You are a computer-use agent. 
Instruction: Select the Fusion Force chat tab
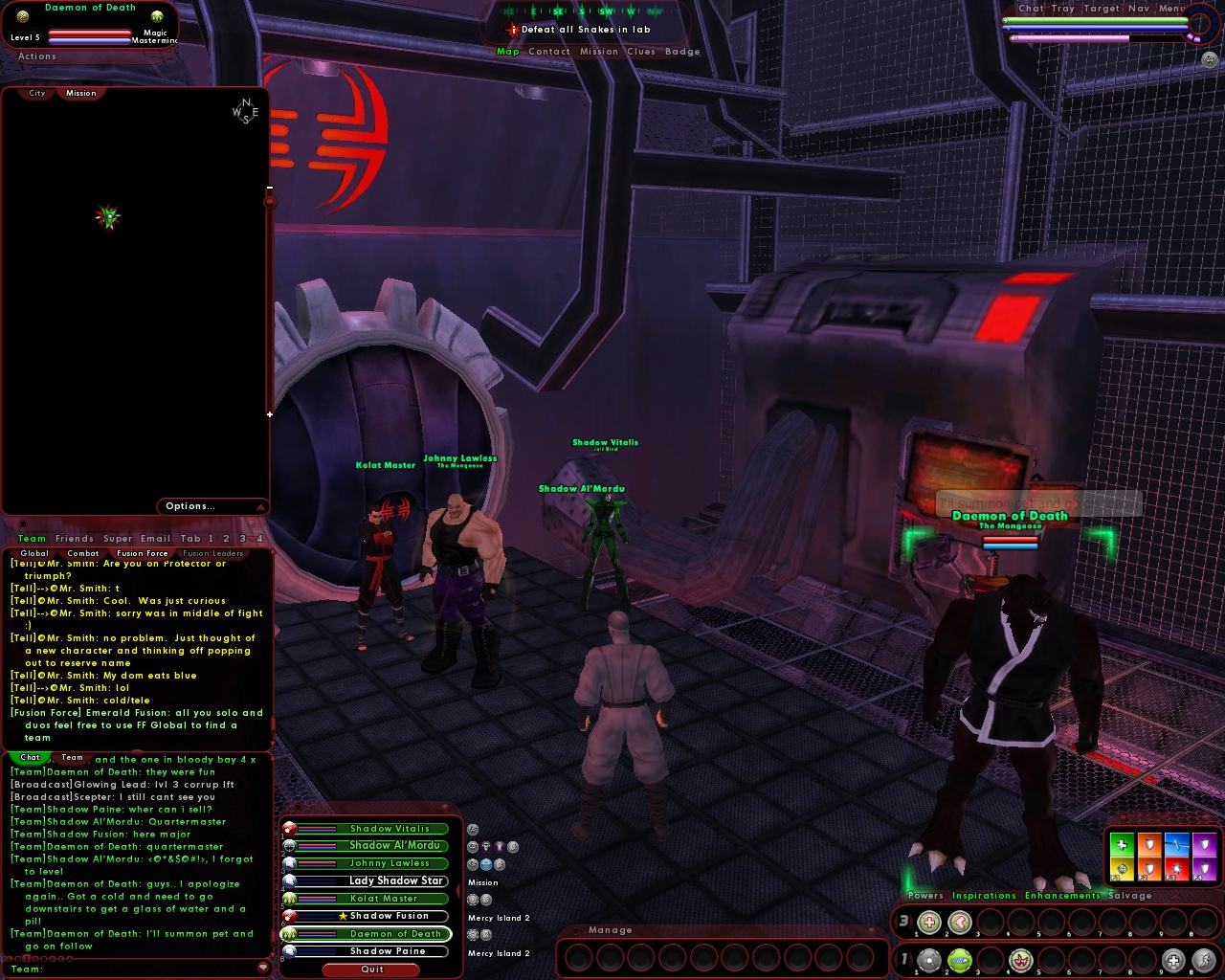click(x=142, y=552)
